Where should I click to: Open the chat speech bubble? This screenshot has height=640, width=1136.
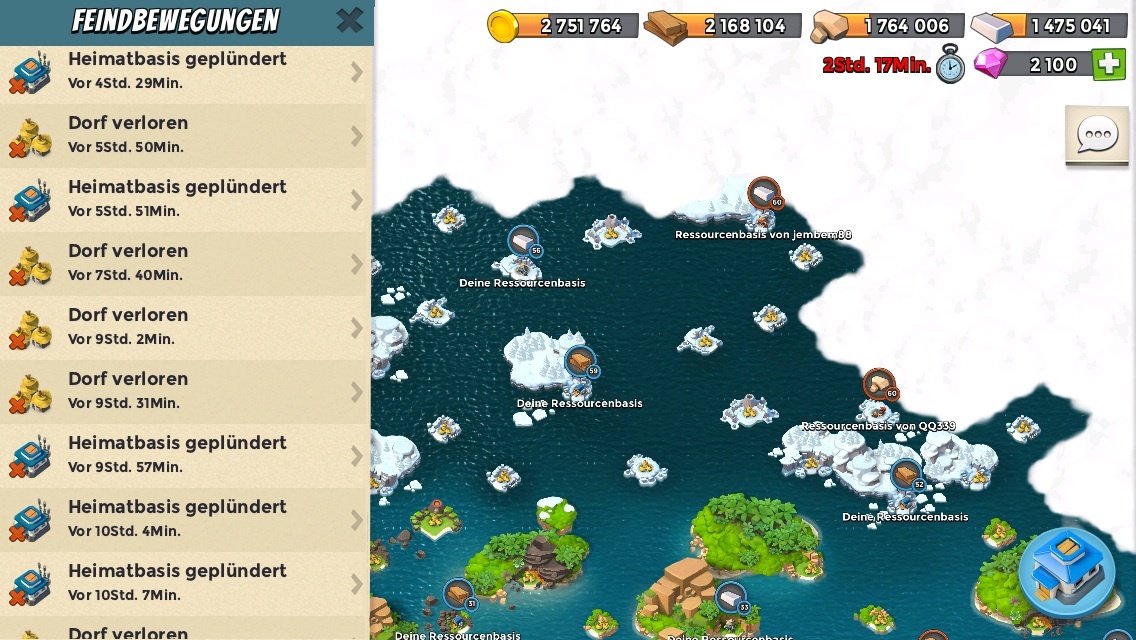tap(1097, 135)
